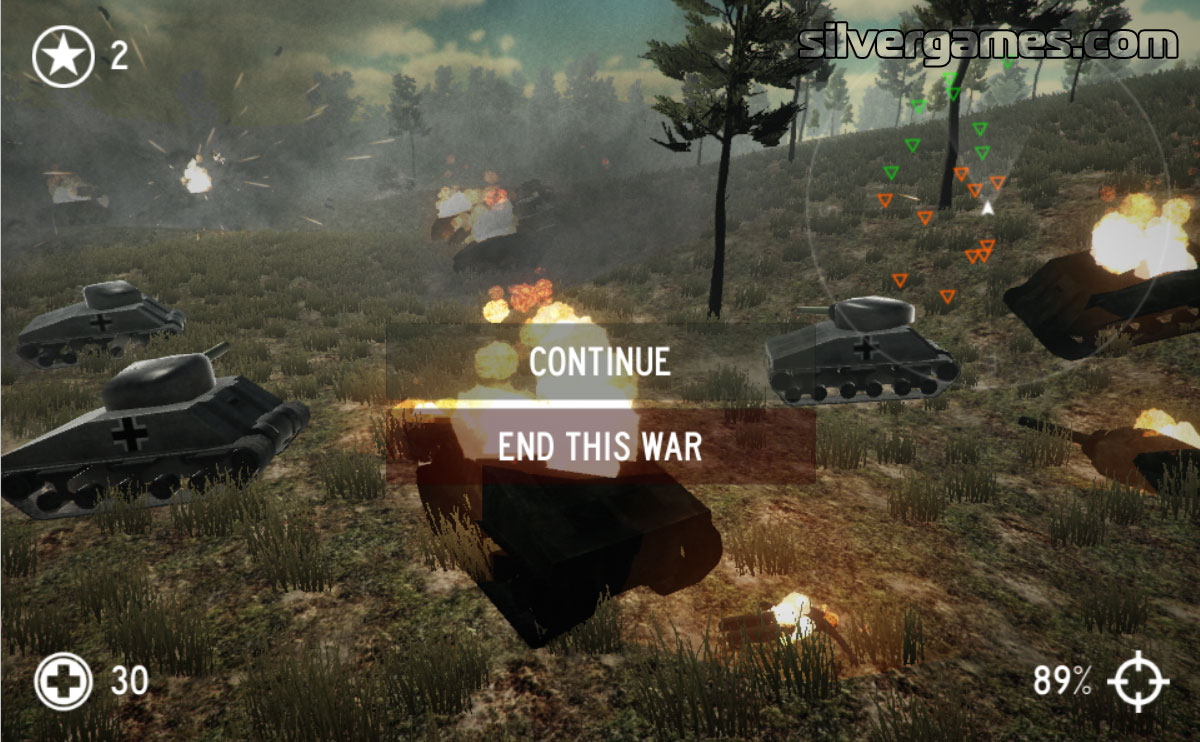Click the medical cross health icon

[62, 682]
